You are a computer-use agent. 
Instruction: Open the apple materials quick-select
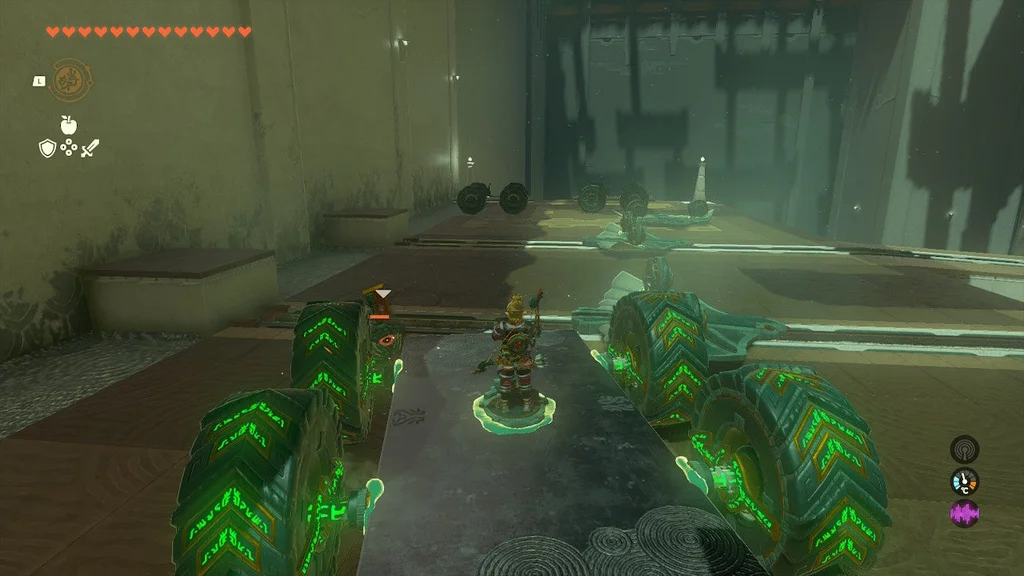(69, 125)
